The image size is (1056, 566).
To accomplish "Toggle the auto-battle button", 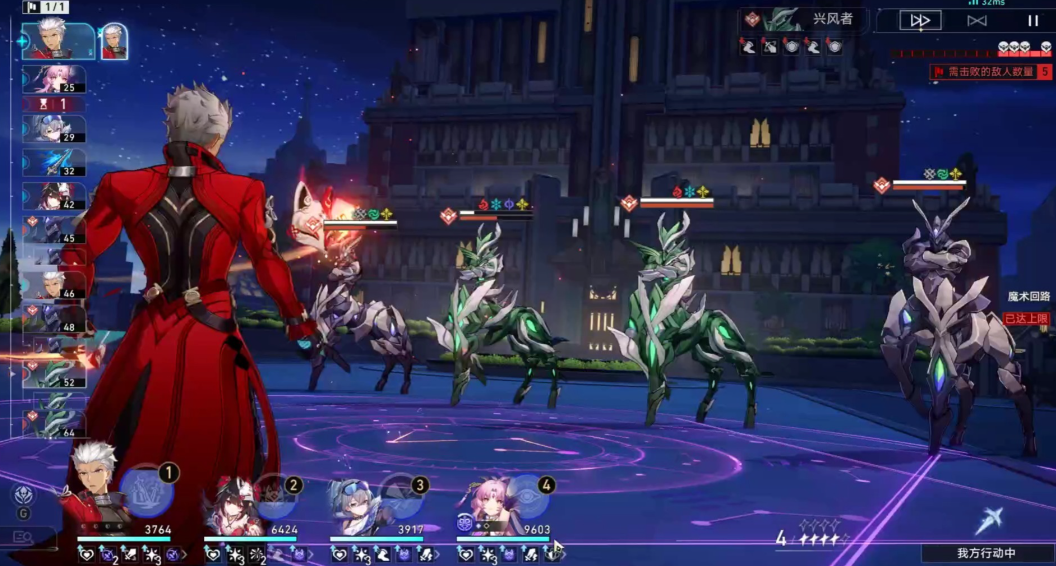I will click(976, 20).
